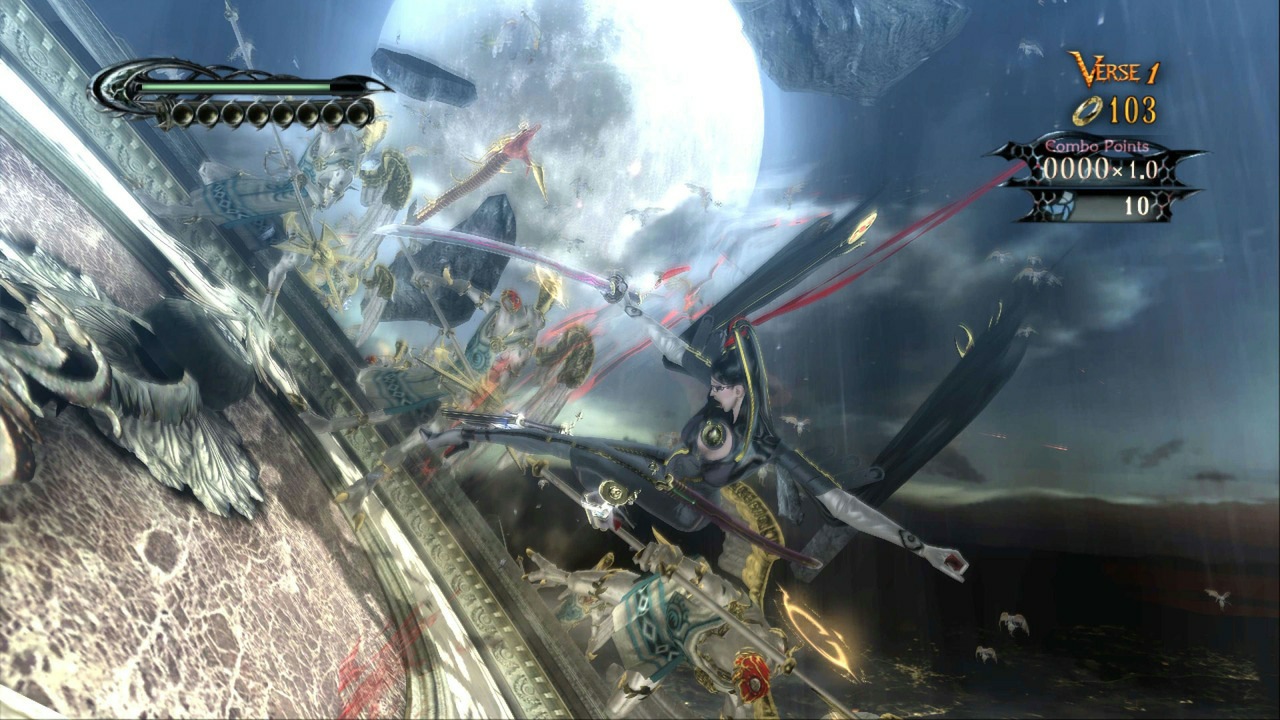
Task: Click the x1.0 combo multiplier
Action: point(1139,168)
